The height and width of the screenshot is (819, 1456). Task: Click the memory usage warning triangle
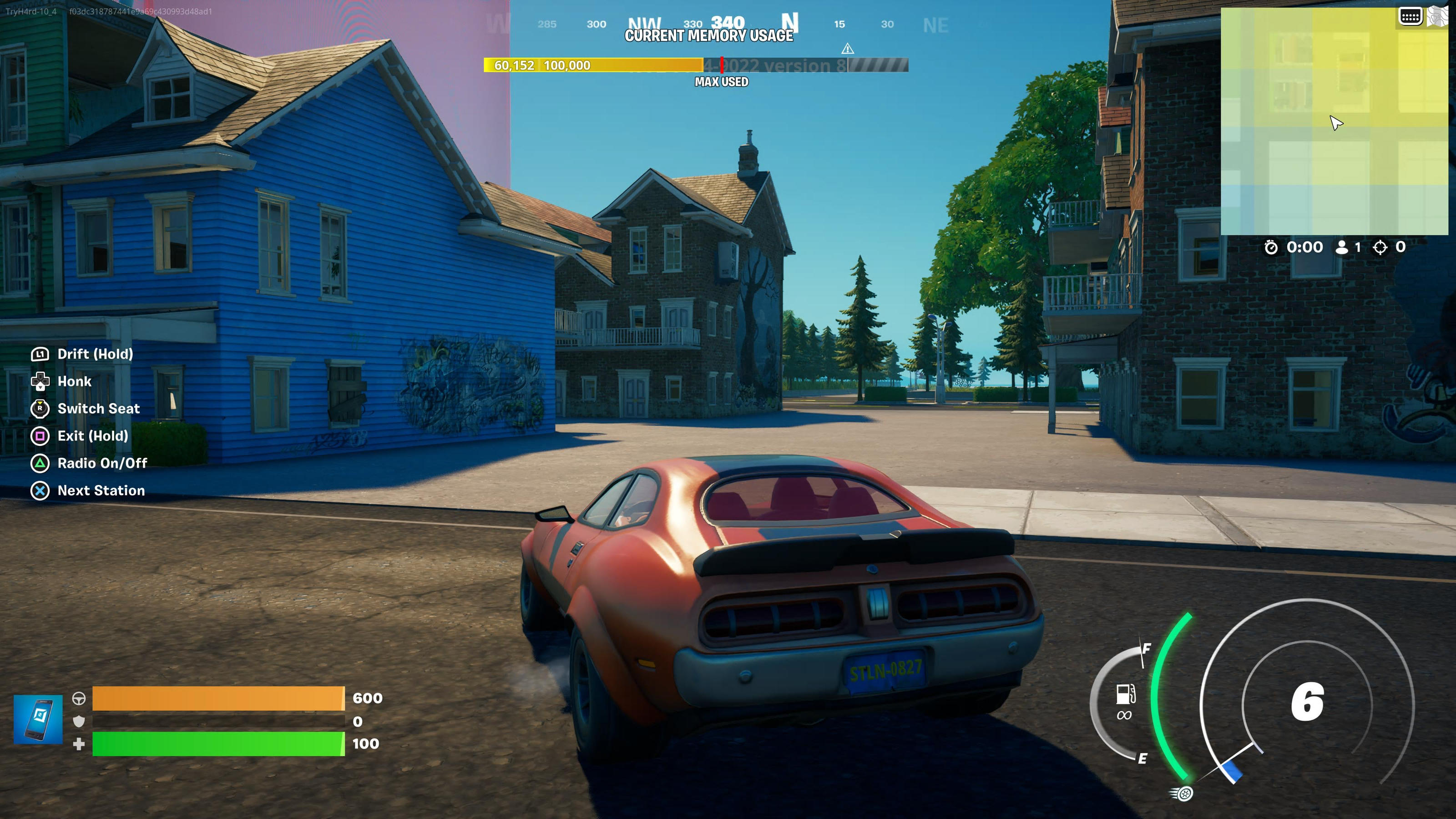pos(847,49)
